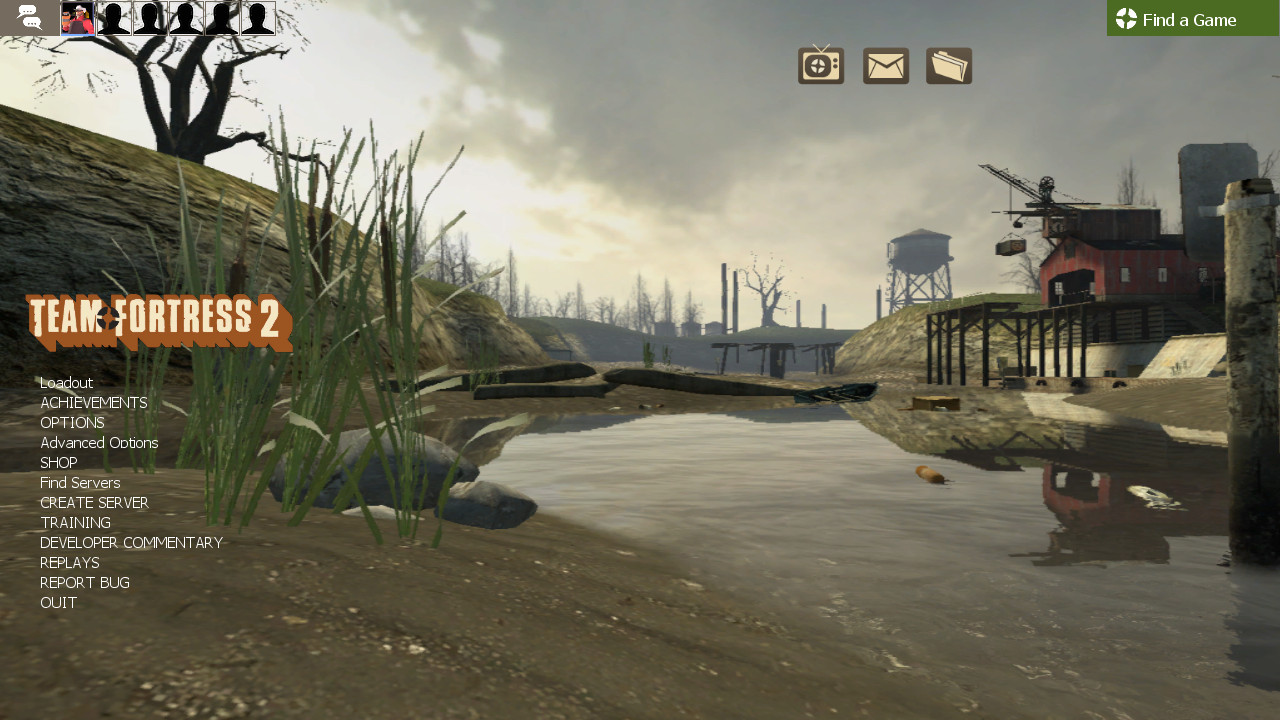Choose Create Server

pyautogui.click(x=94, y=502)
